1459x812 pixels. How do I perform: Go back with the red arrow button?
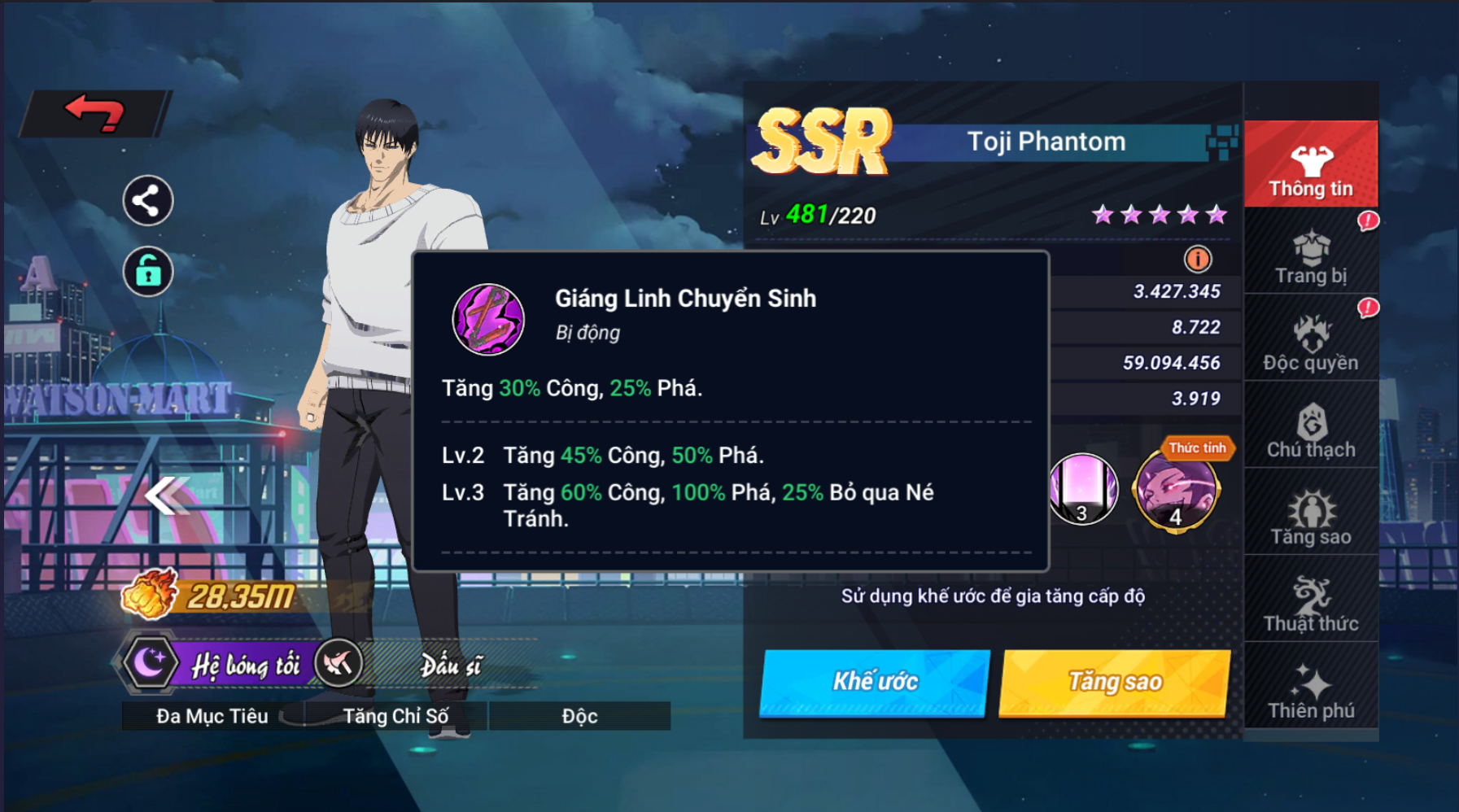(94, 113)
